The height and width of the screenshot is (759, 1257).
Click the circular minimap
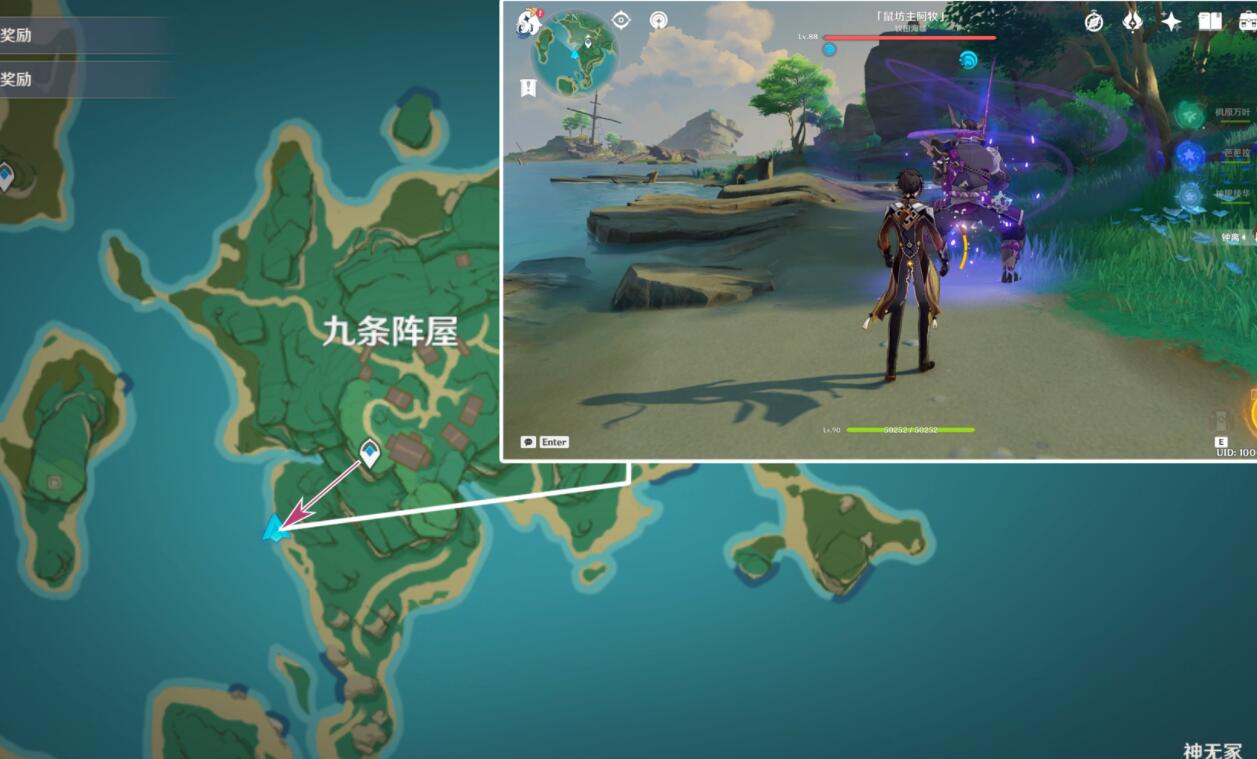573,51
